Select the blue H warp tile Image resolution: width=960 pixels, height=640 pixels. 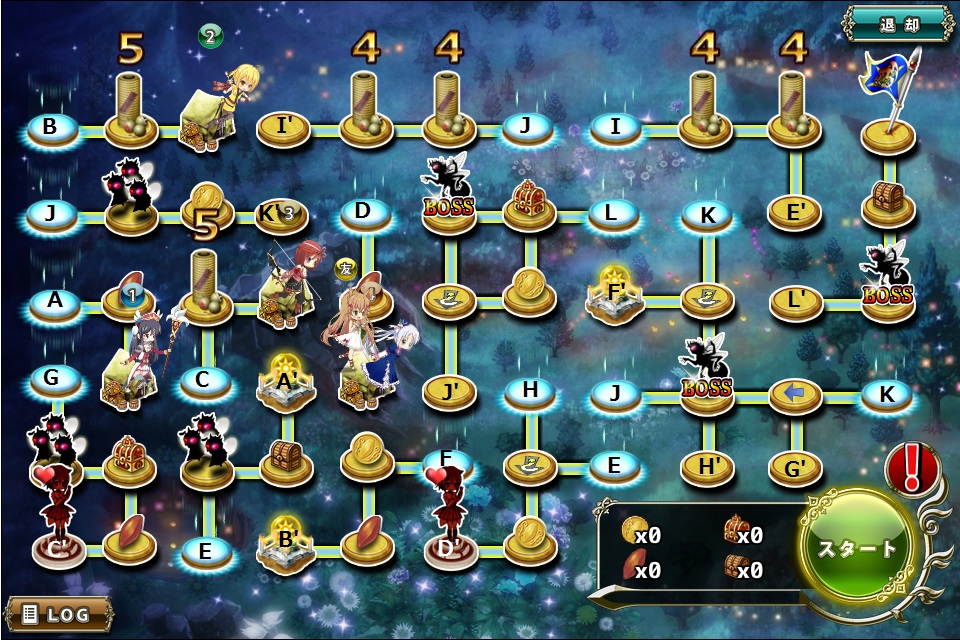tap(531, 390)
